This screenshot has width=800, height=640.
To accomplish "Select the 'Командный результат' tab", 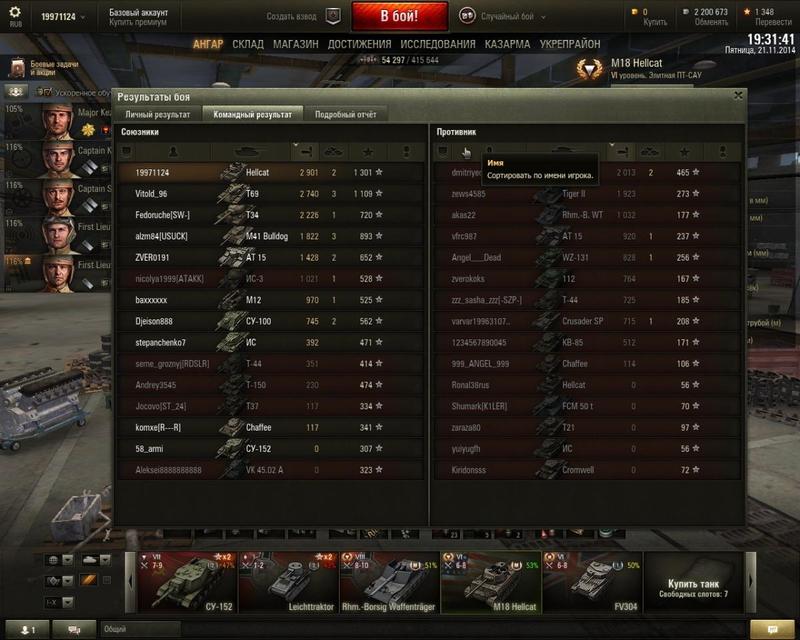I will click(x=252, y=114).
